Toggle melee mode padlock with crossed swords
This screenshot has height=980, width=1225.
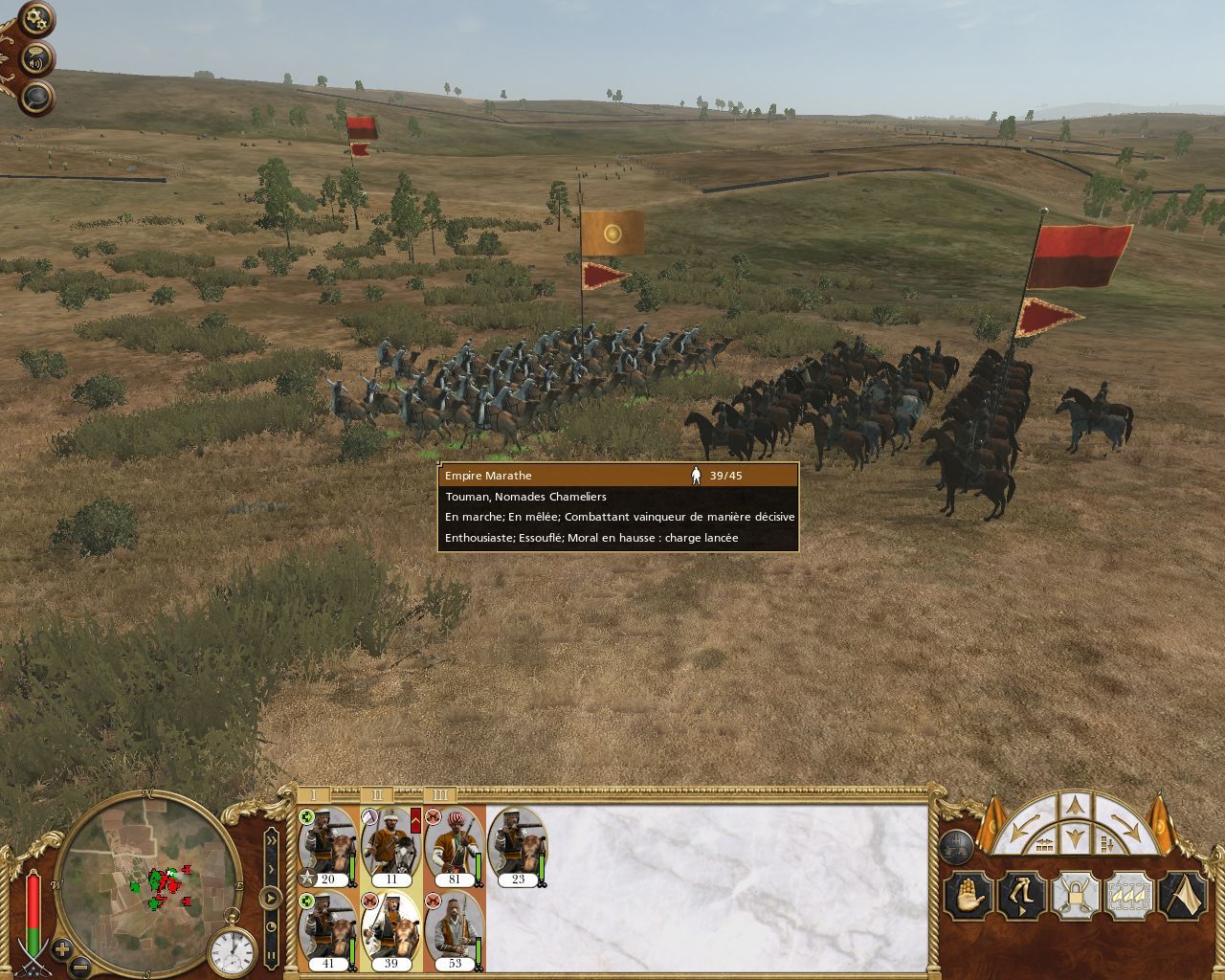point(1074,898)
